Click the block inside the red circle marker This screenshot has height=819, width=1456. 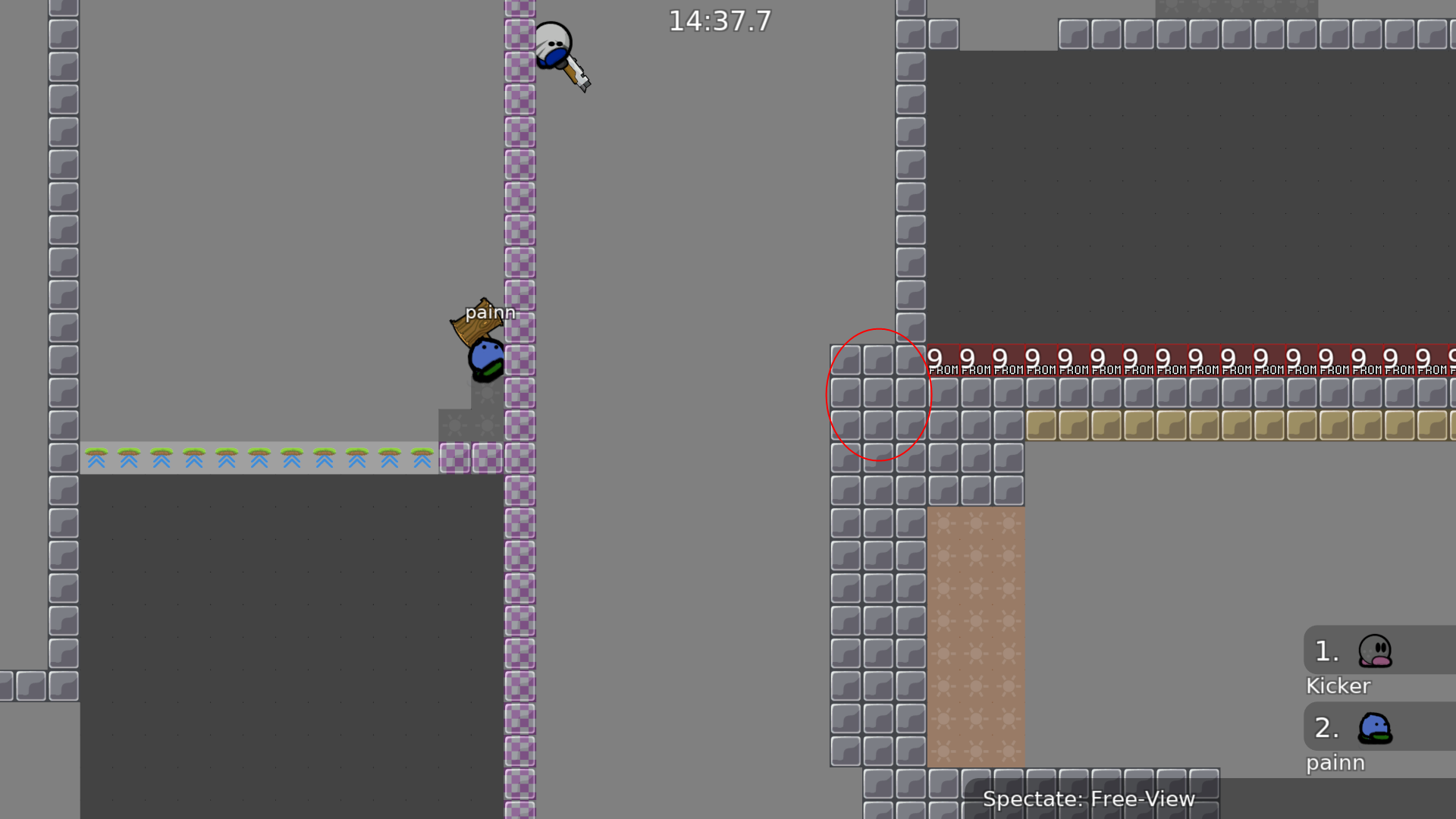(878, 393)
